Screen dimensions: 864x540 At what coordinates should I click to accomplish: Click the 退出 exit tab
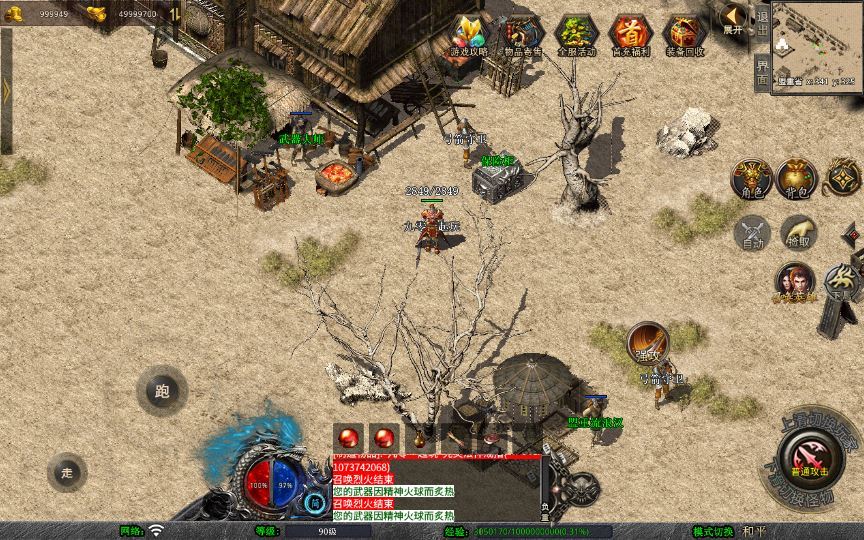tap(763, 22)
